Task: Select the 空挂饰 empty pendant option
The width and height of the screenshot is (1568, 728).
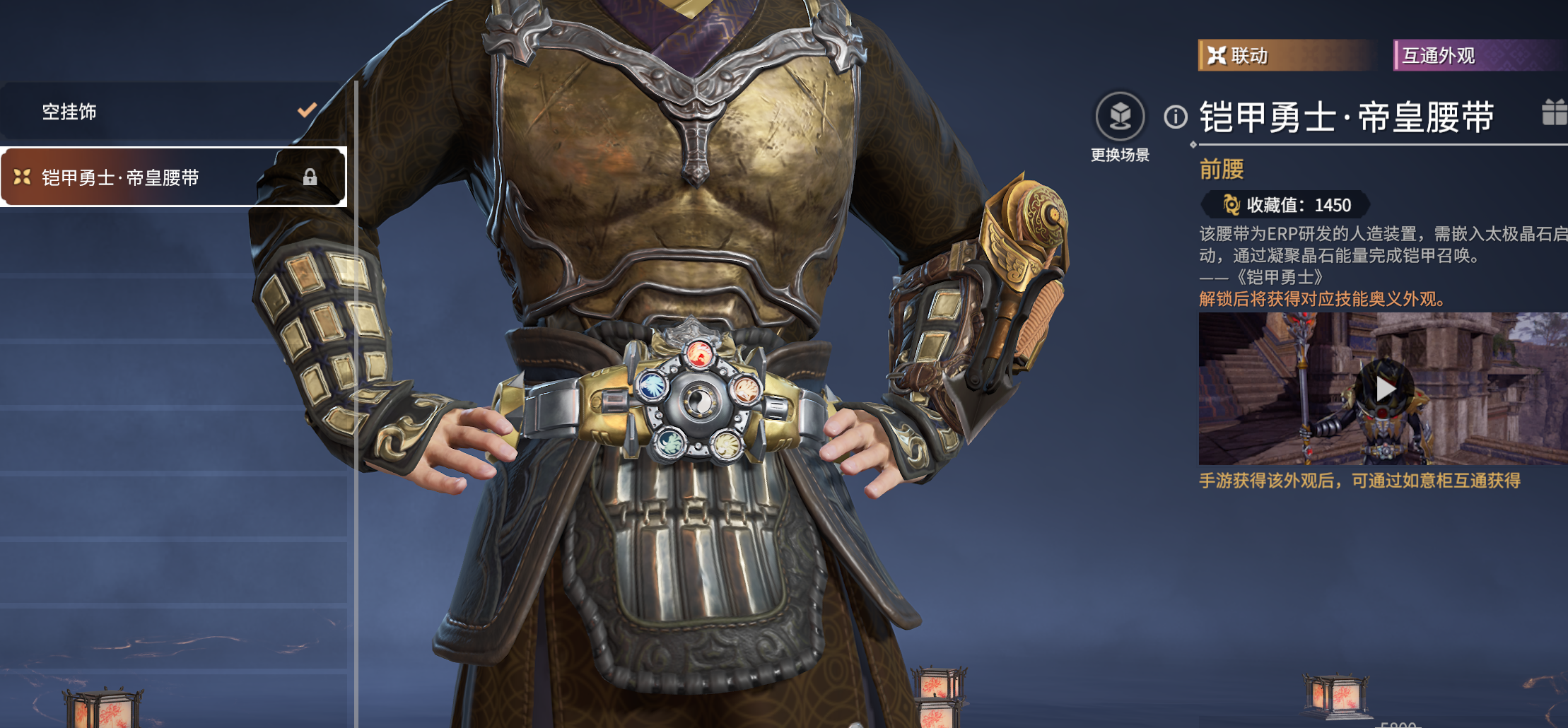Action: click(141, 112)
